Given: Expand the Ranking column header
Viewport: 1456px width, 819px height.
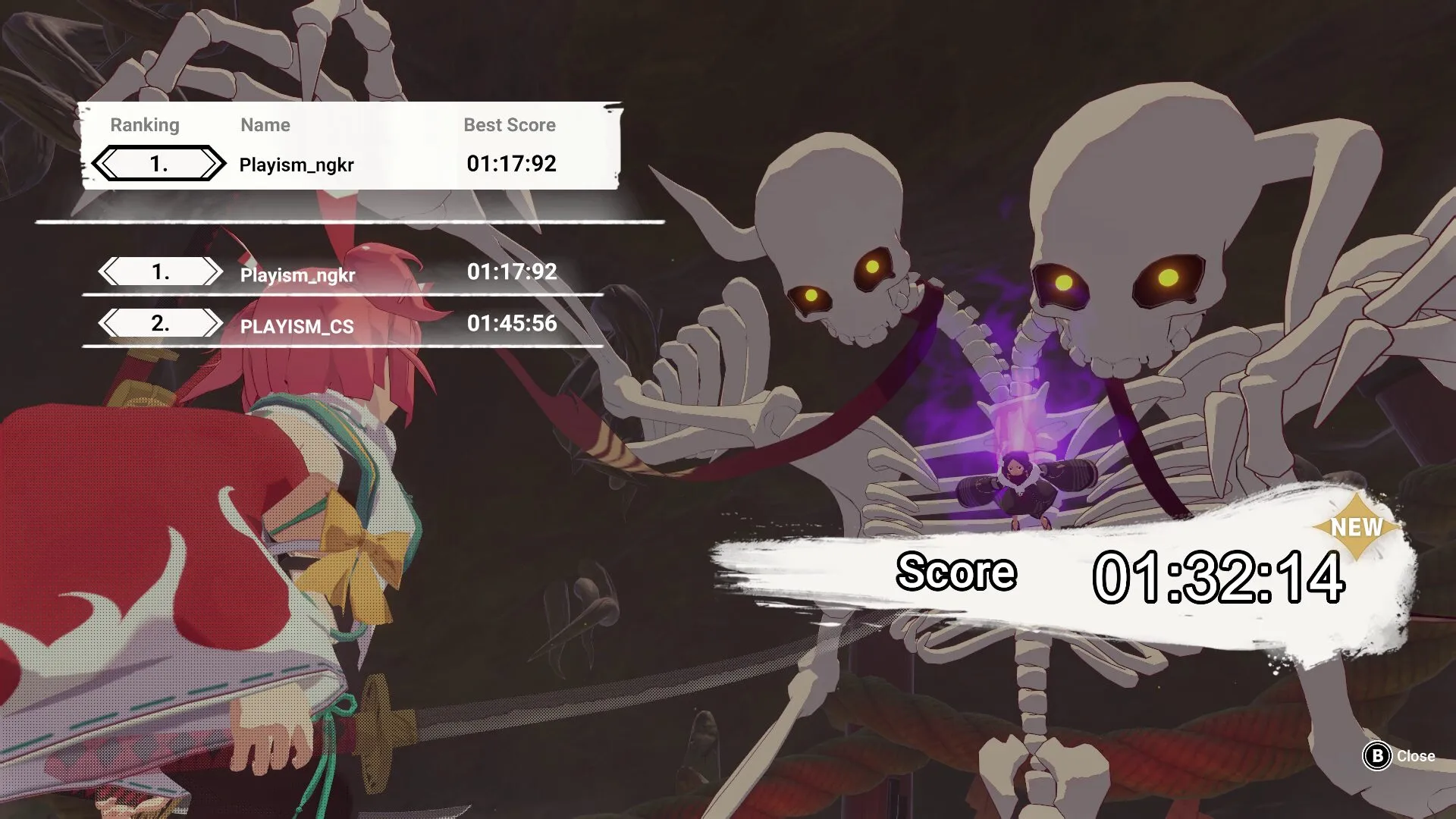Looking at the screenshot, I should (146, 125).
